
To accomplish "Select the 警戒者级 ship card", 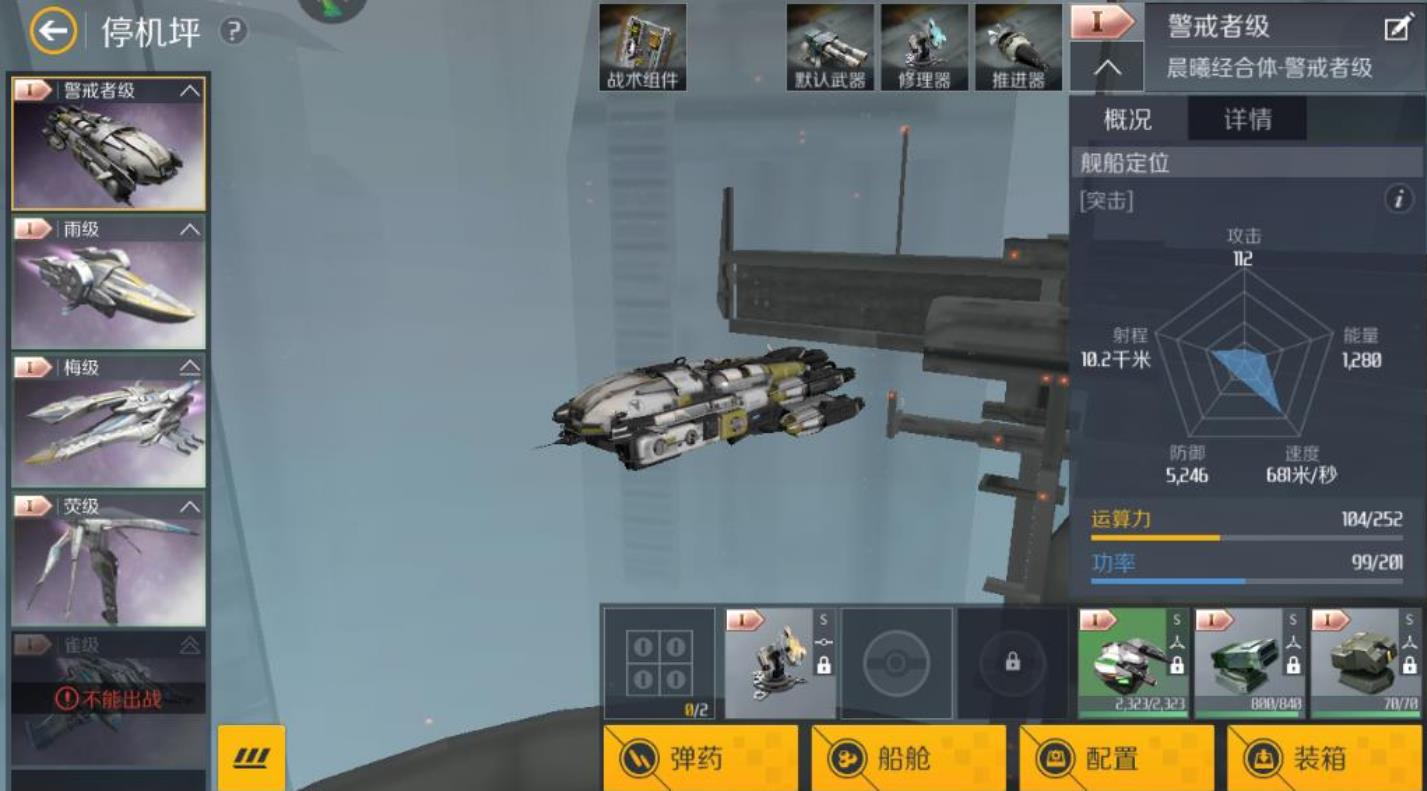I will (x=108, y=143).
